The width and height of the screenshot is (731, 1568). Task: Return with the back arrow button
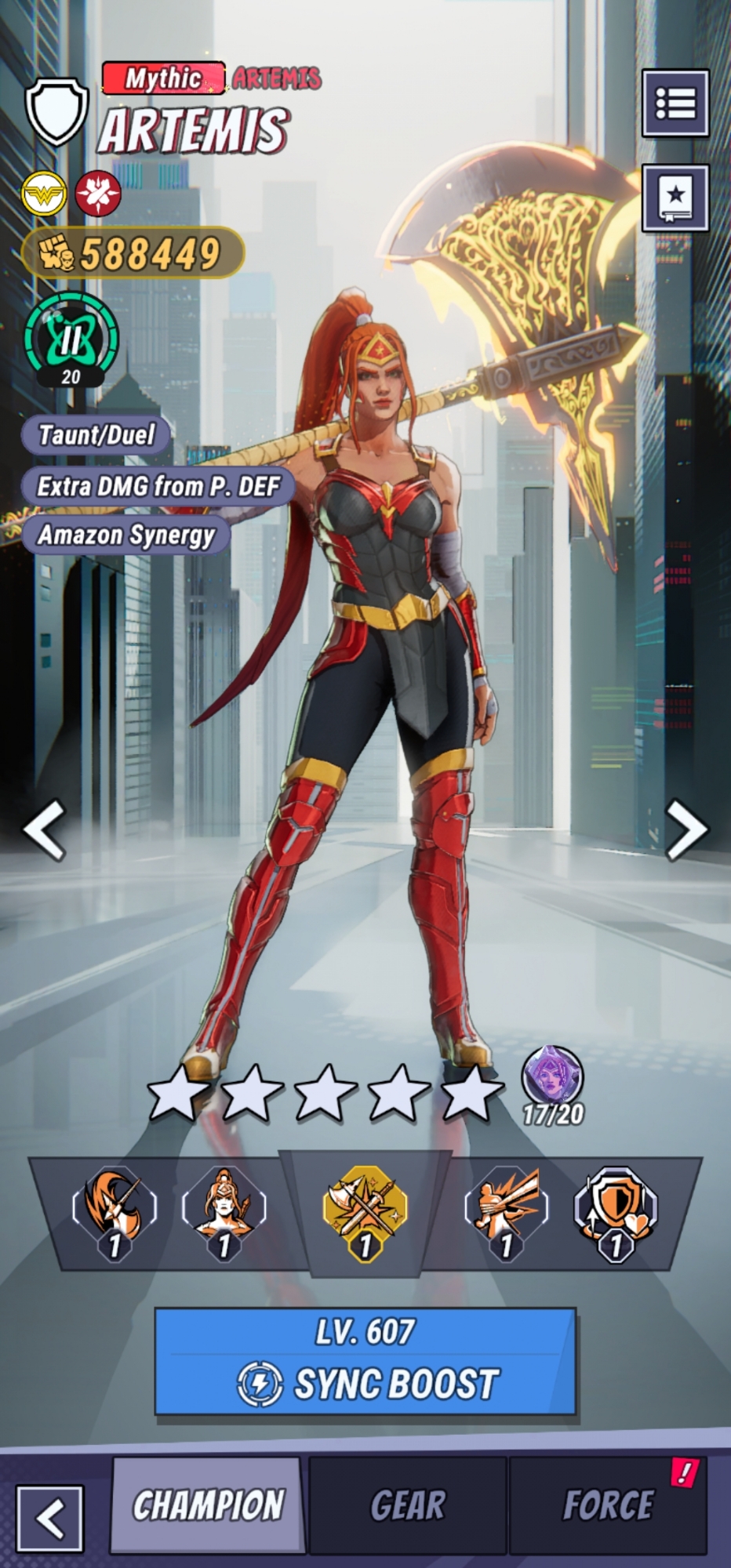click(x=50, y=1517)
